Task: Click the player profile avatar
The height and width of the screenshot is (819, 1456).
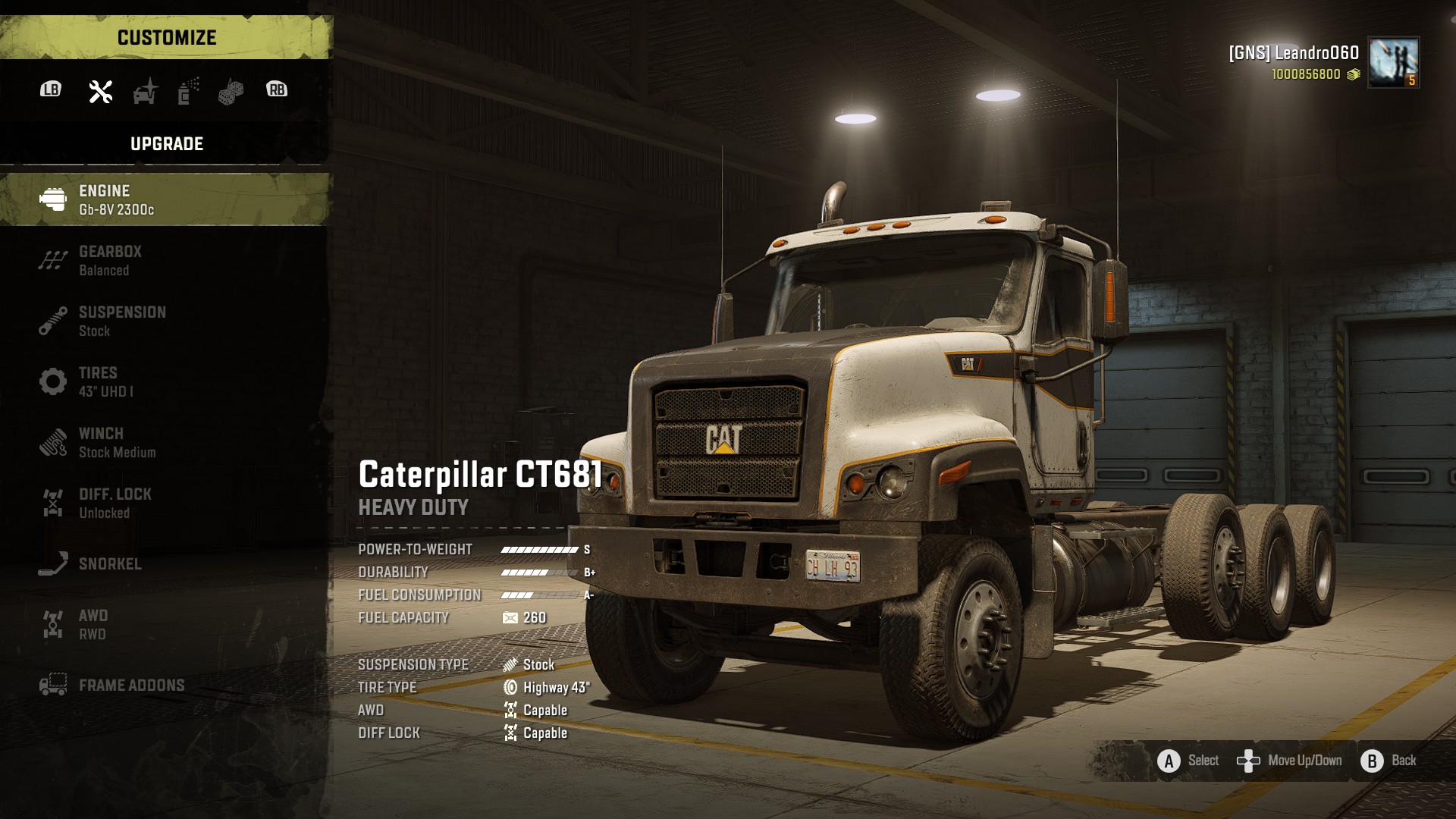Action: point(1393,62)
